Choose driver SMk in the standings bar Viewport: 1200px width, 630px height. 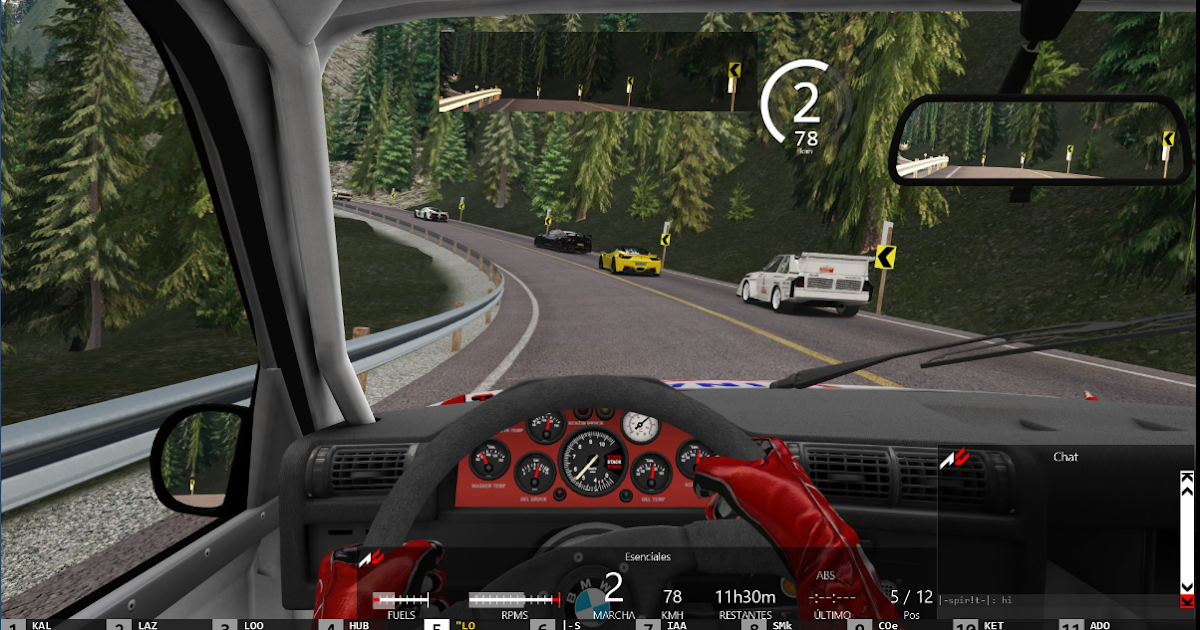pyautogui.click(x=782, y=625)
